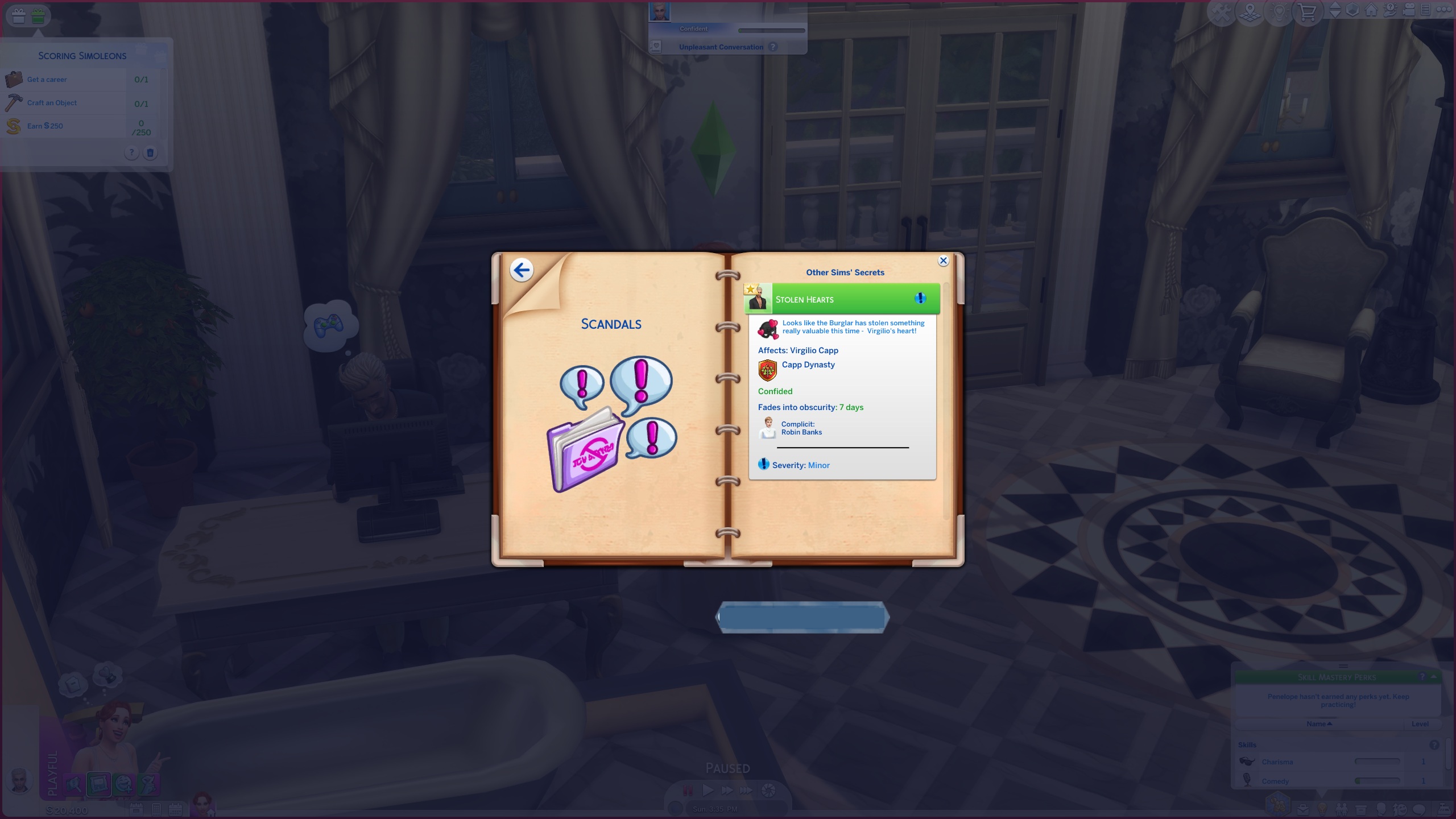Screen dimensions: 1456x819
Task: Open the notifications list icon
Action: (1425, 9)
